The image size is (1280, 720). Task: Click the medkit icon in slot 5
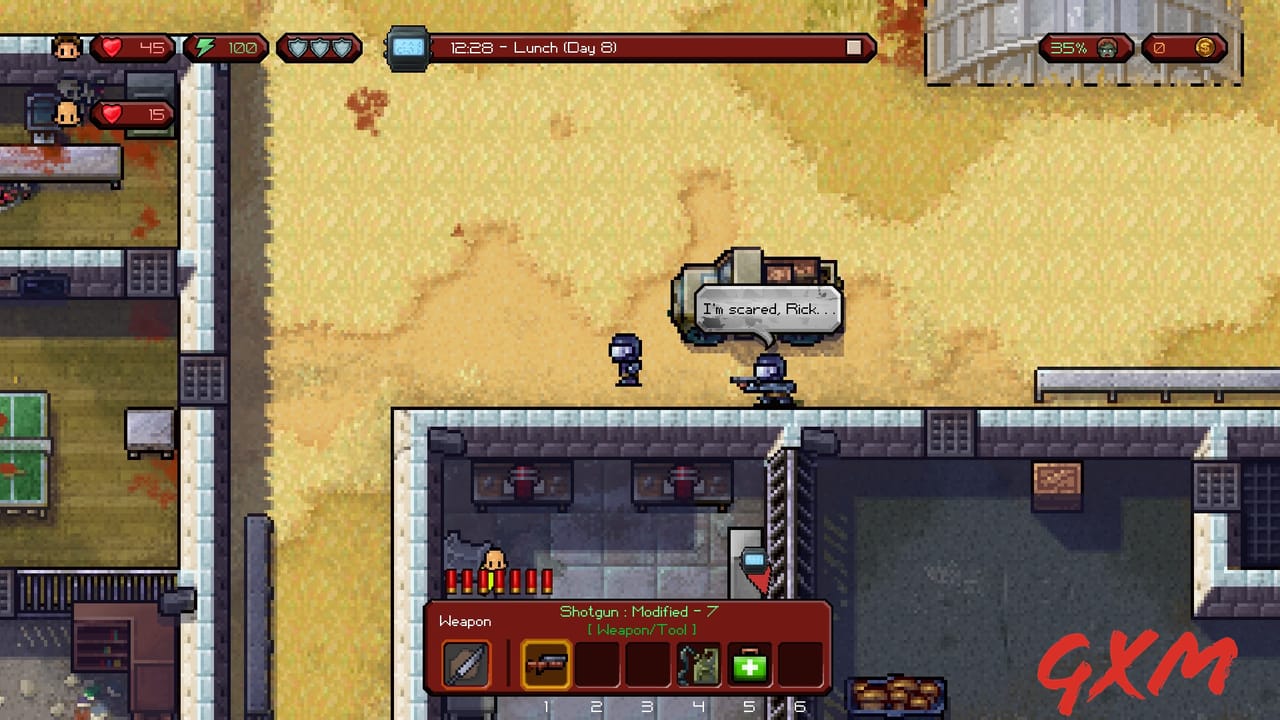pos(748,663)
